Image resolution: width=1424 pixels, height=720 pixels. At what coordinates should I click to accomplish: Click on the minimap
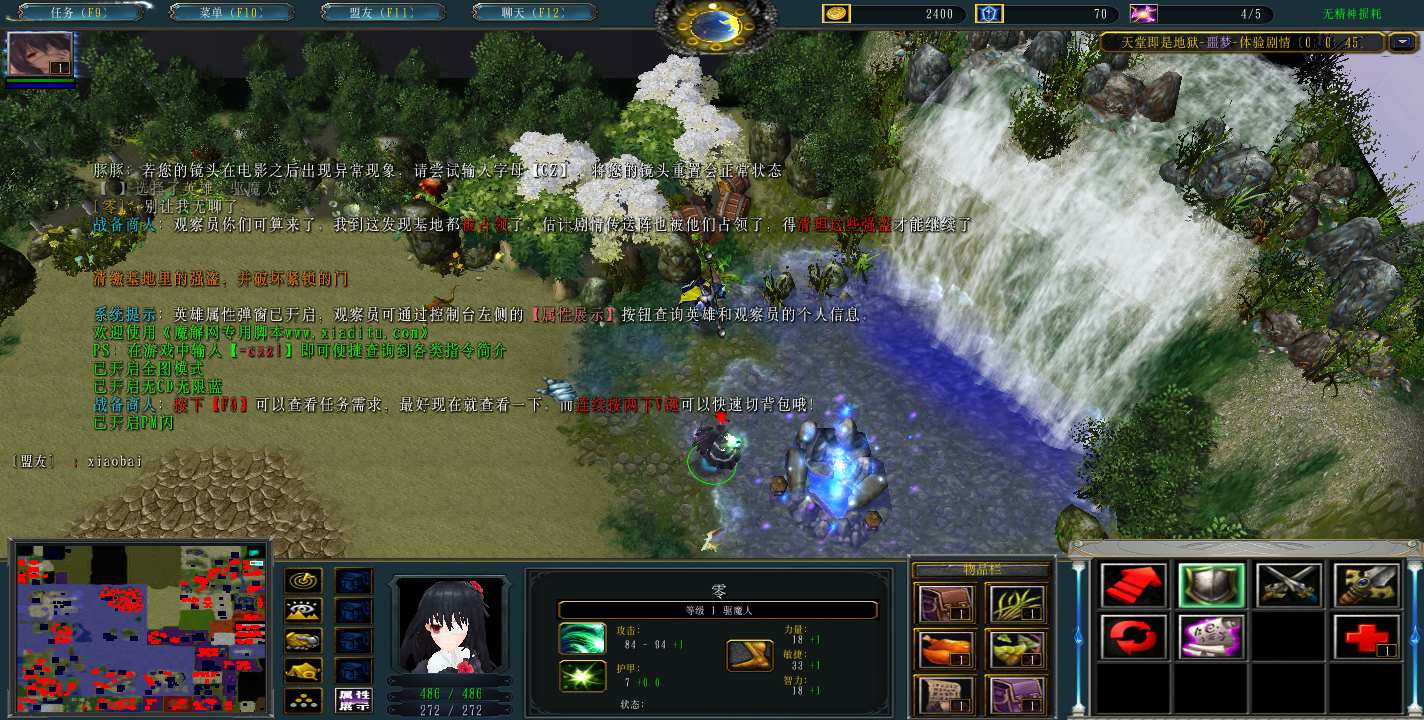click(x=140, y=628)
